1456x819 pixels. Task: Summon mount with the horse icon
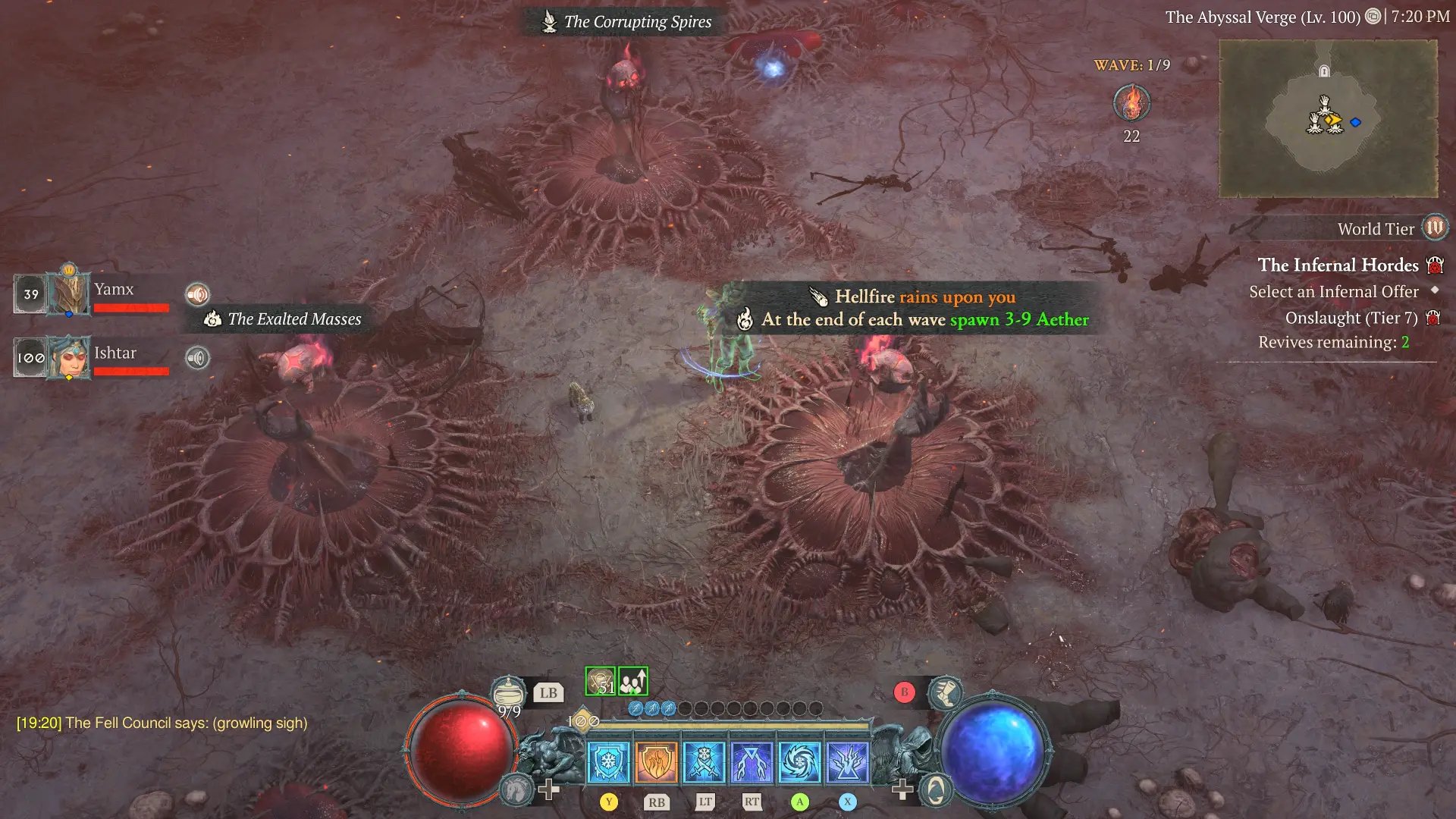[x=516, y=790]
